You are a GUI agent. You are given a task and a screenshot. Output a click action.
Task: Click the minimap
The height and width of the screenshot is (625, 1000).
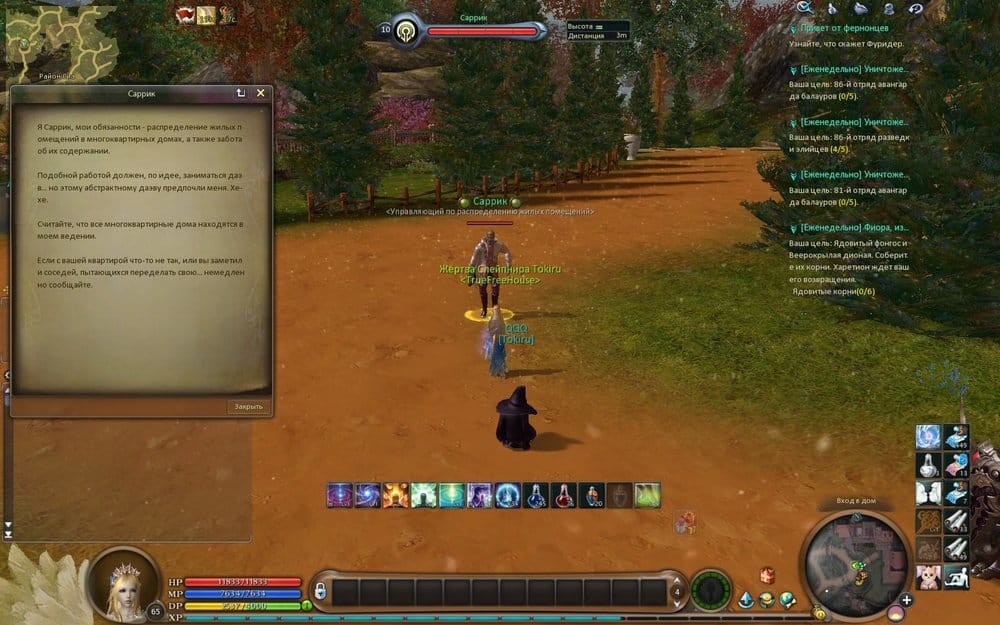857,558
